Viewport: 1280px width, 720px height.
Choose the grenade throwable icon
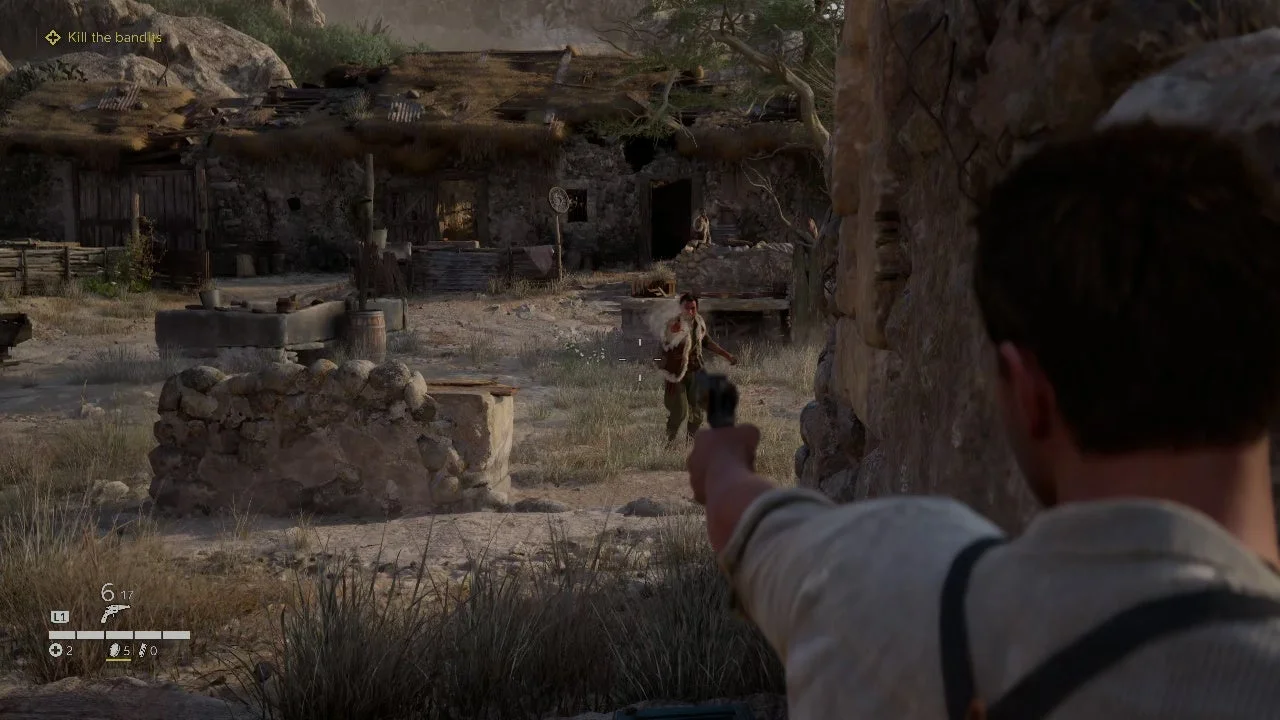coord(113,650)
